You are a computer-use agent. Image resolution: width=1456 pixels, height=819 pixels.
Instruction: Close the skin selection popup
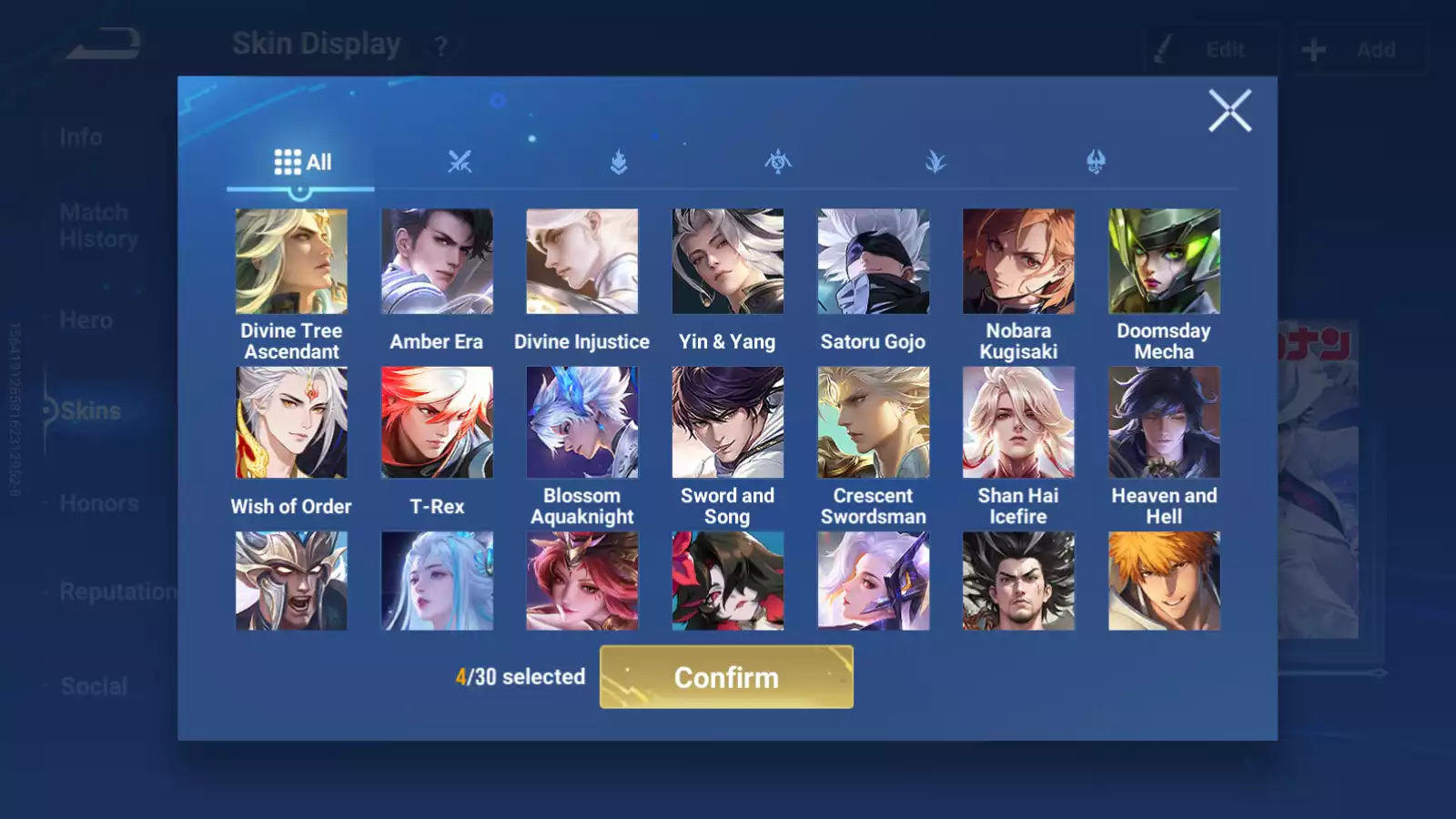pyautogui.click(x=1229, y=111)
